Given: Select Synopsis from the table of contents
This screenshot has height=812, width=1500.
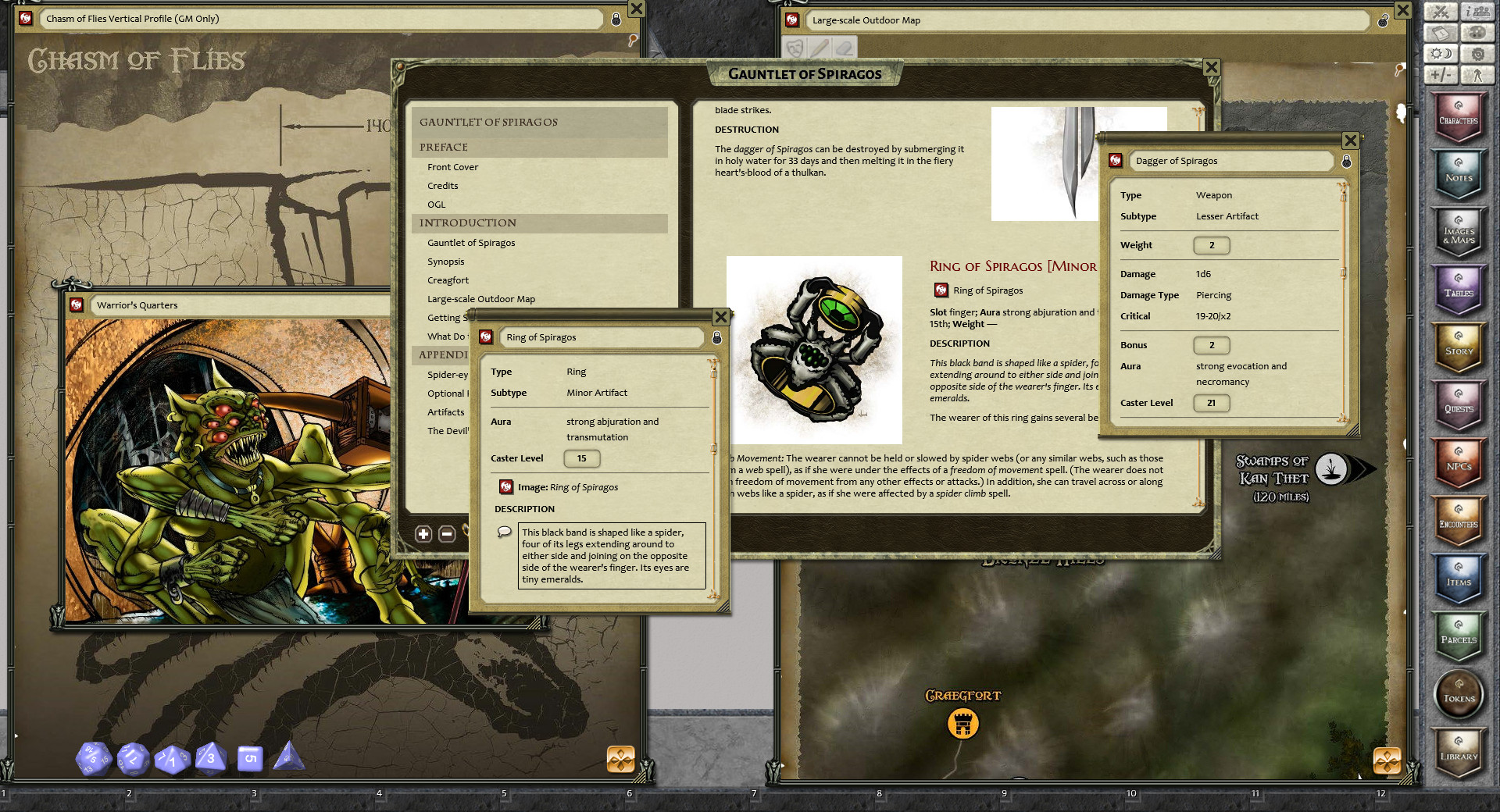Looking at the screenshot, I should [445, 262].
